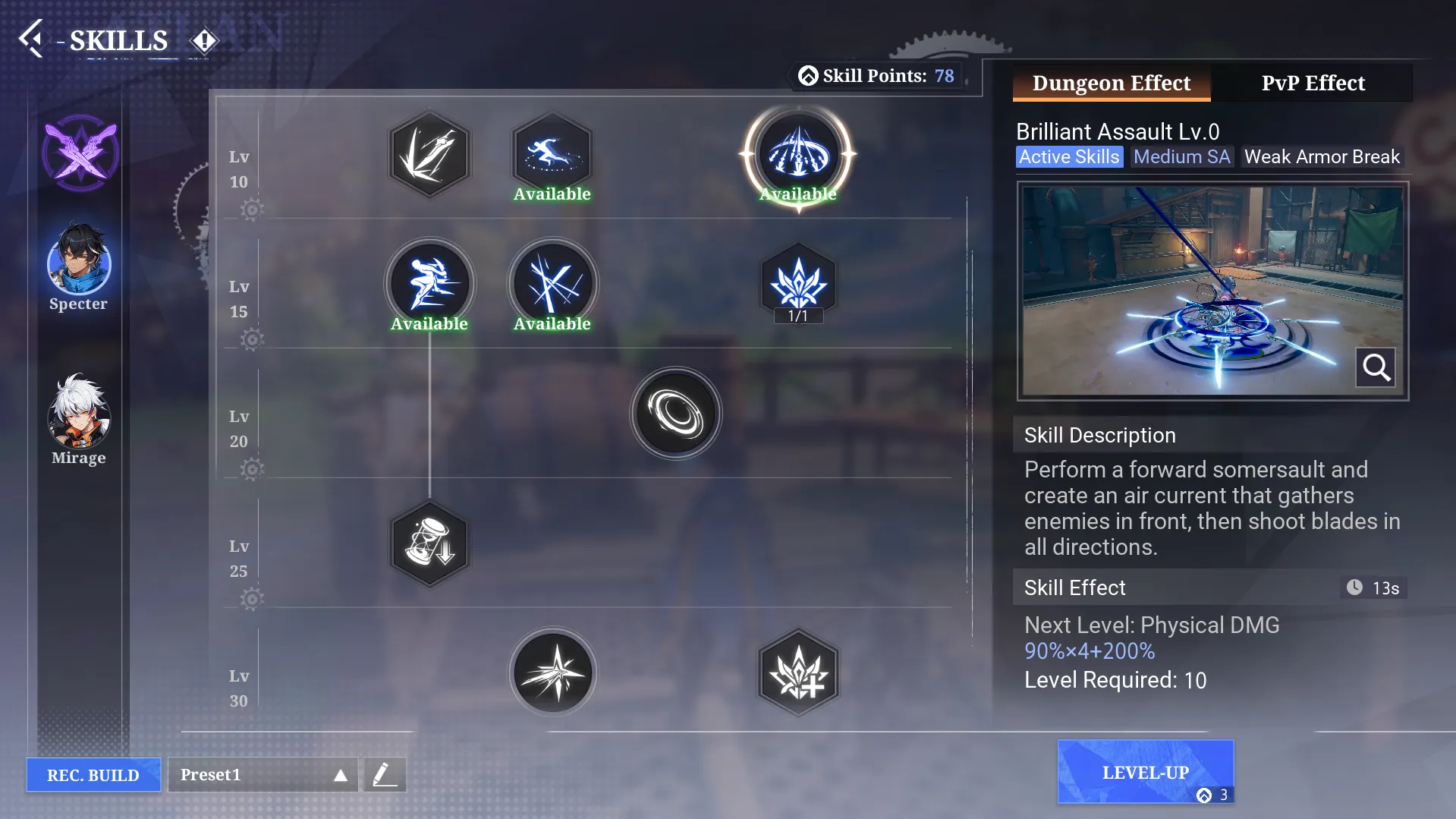1456x819 pixels.
Task: Select the slashing blade hexagon skill
Action: point(429,154)
